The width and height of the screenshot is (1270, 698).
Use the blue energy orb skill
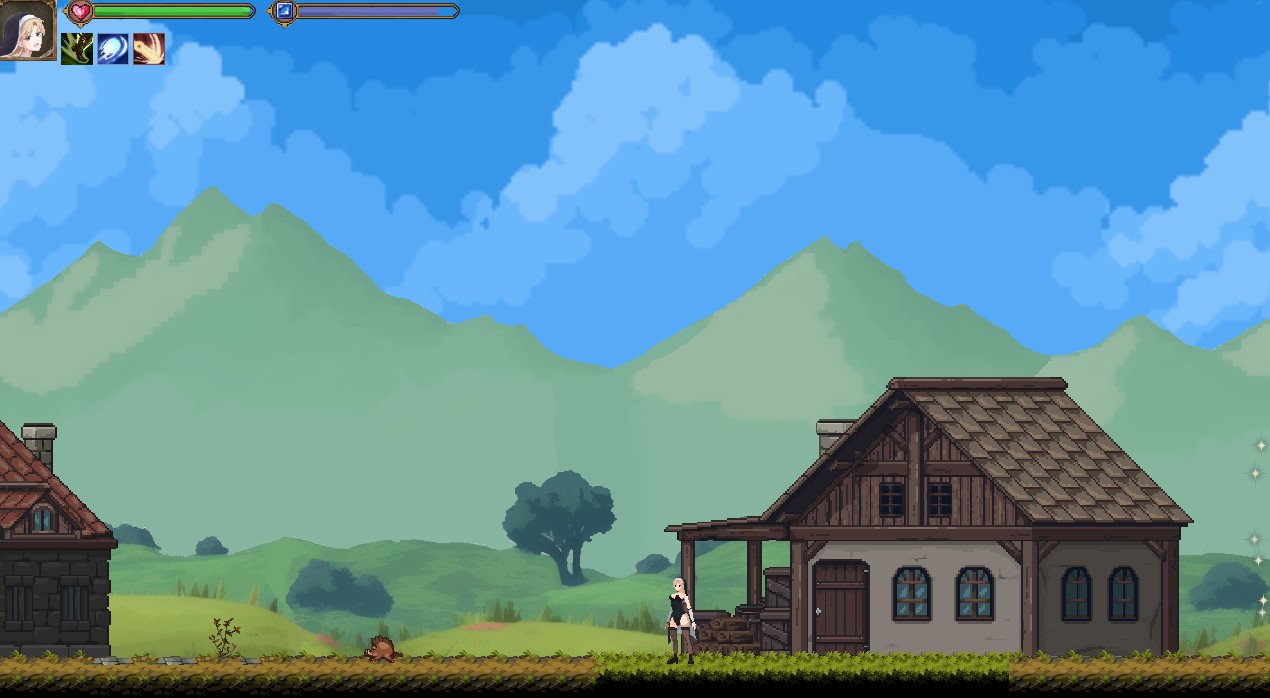113,49
